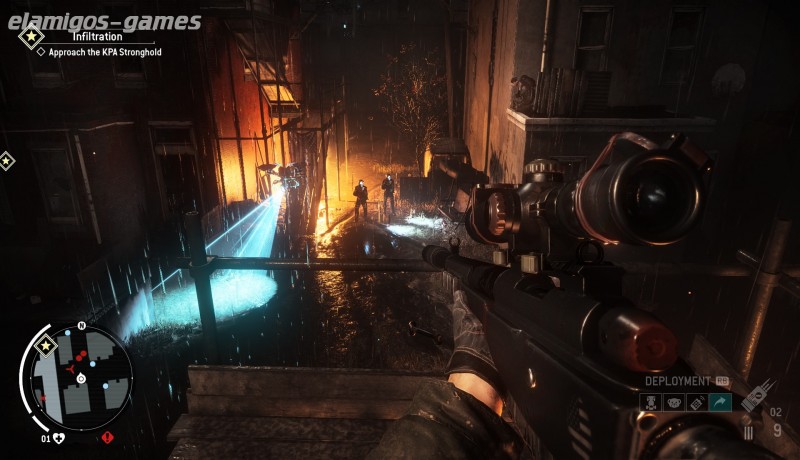The image size is (800, 460).
Task: Click the Infiltration mission star icon
Action: 30,38
